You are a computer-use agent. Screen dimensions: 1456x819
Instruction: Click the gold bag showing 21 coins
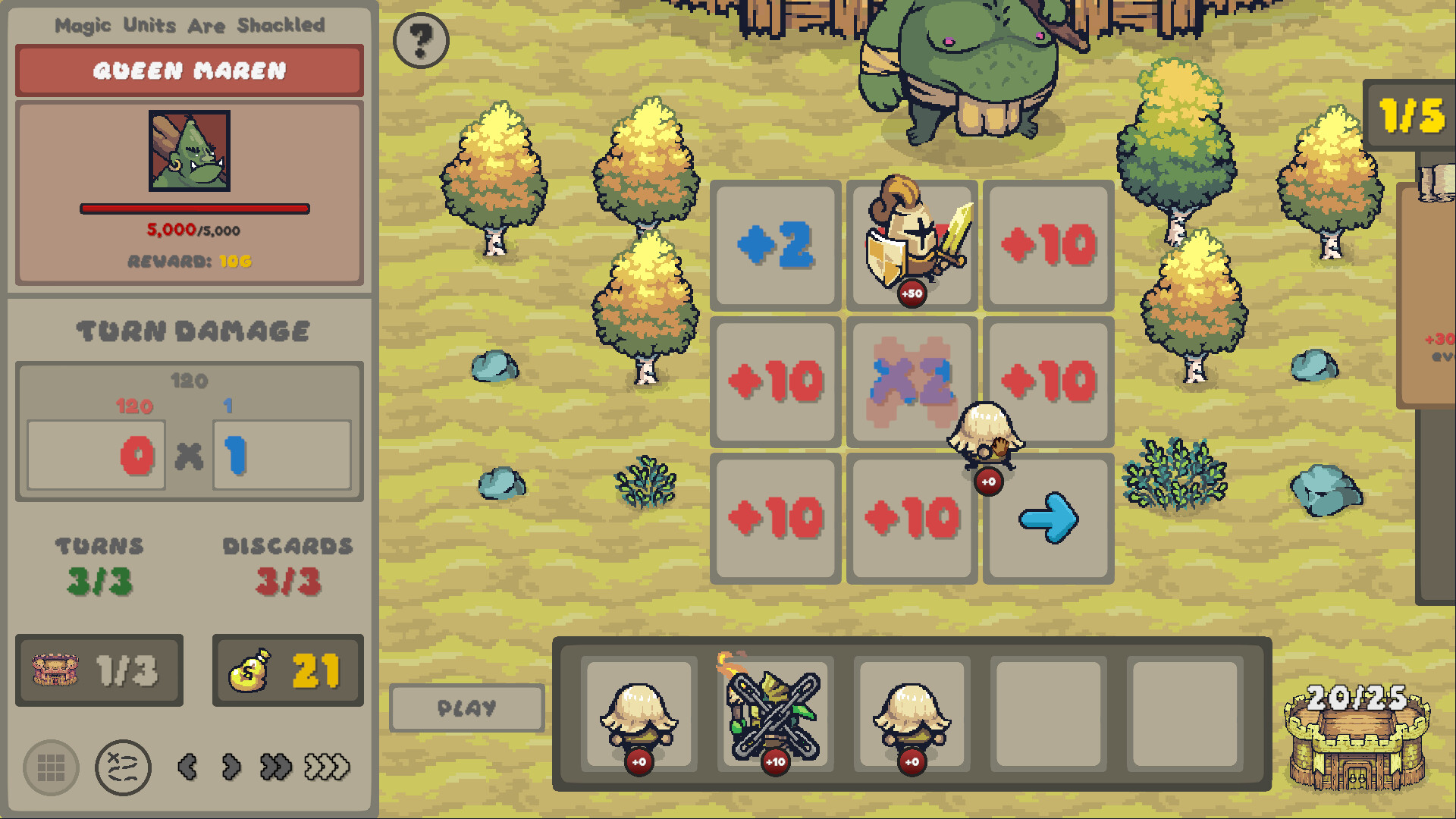coord(287,670)
